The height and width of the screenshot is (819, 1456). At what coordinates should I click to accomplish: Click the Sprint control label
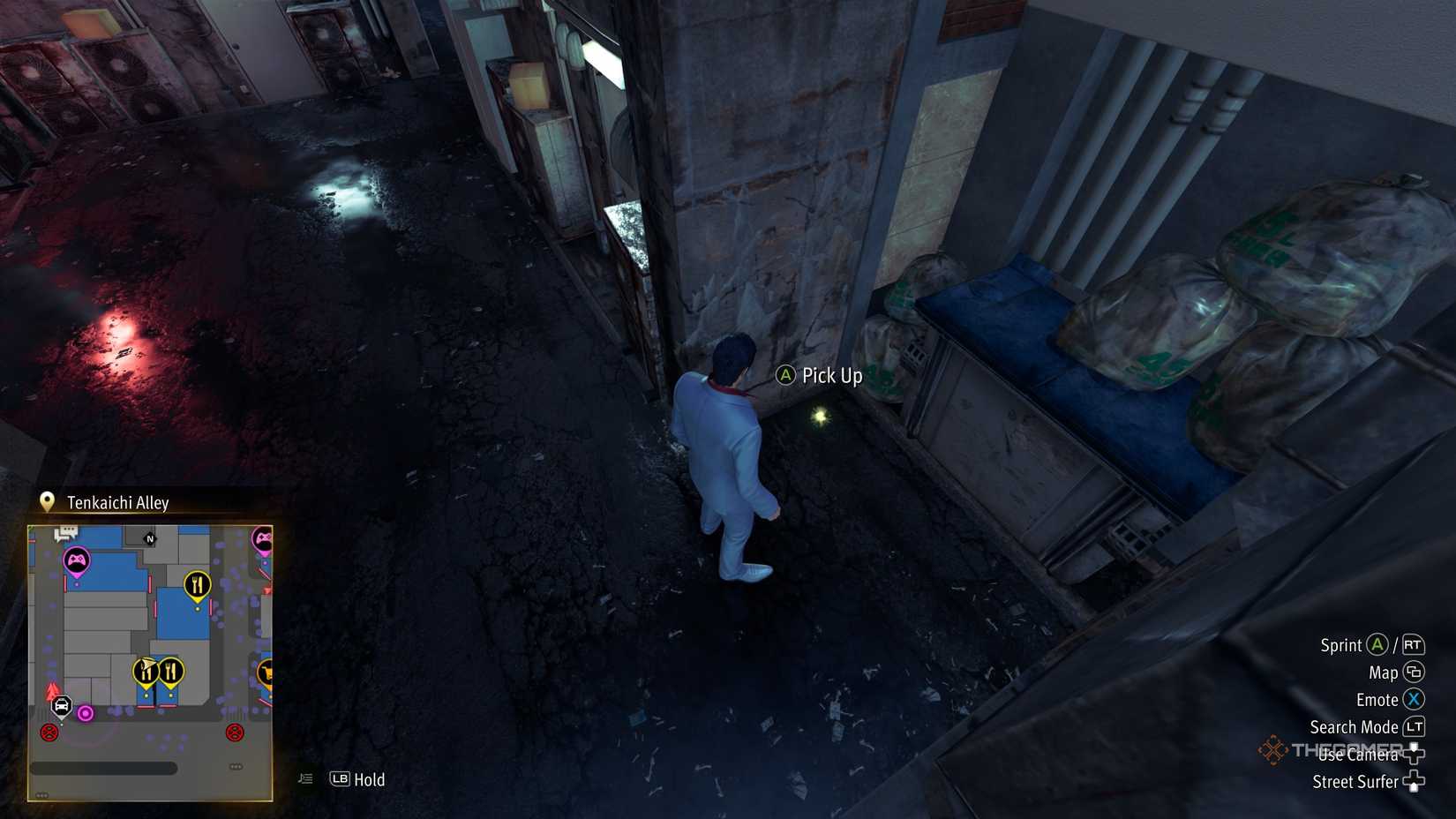(1340, 644)
